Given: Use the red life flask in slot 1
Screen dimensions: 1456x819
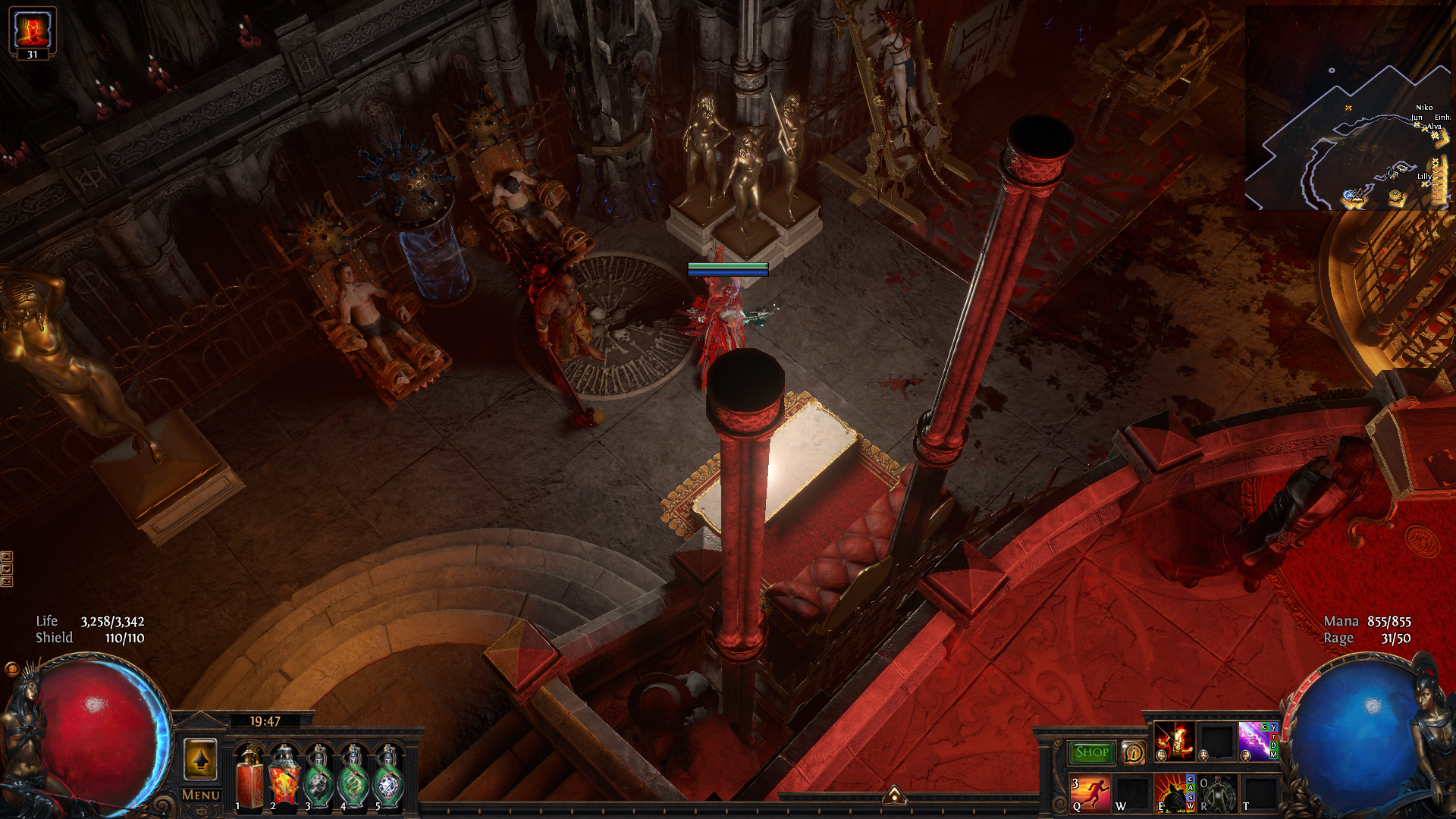Looking at the screenshot, I should coord(249,779).
